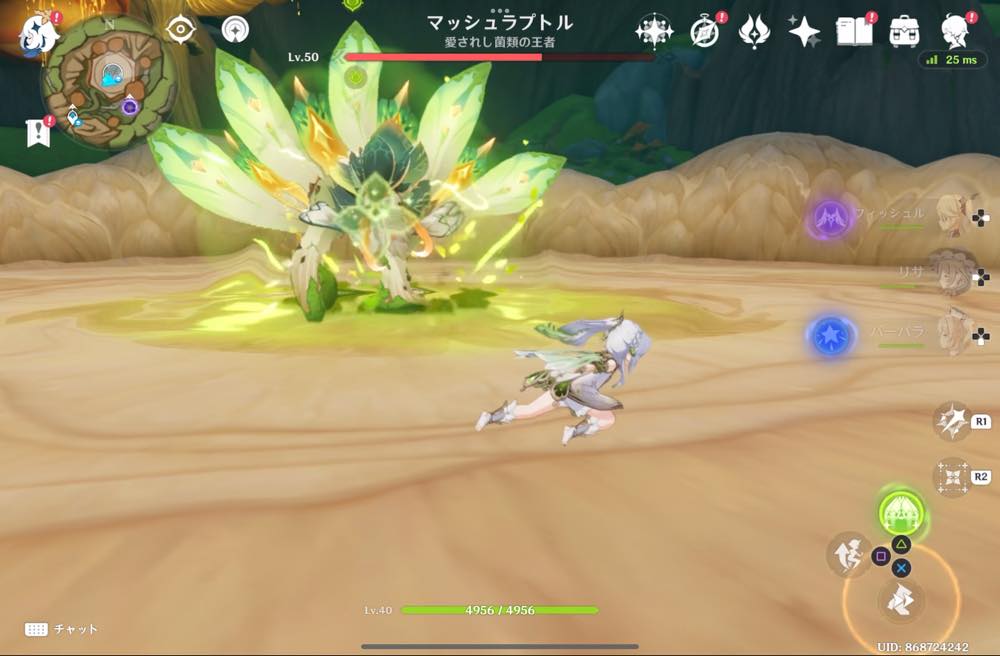Viewport: 1000px width, 656px height.
Task: Open the winged battle pass icon
Action: [753, 32]
